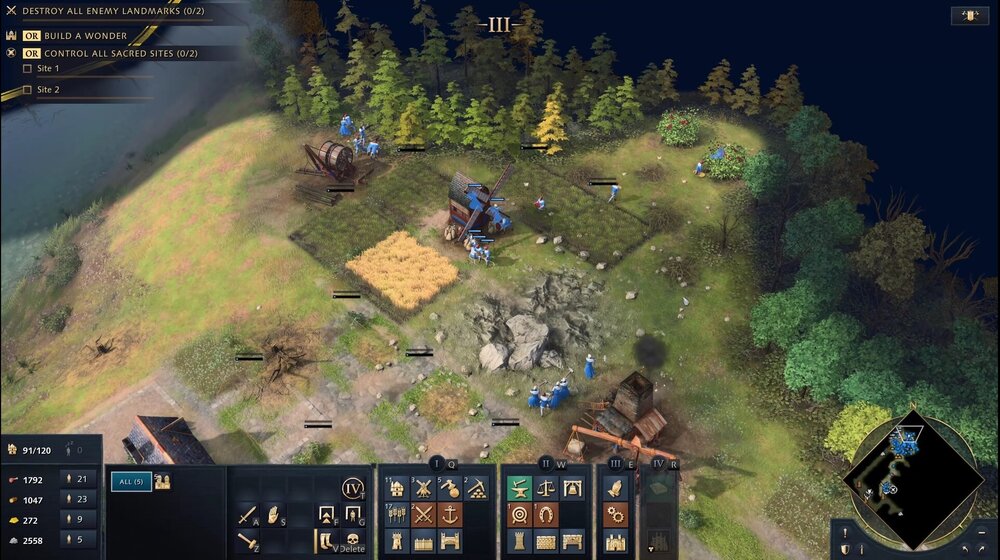Click the Site 1 objective entry

[x=48, y=68]
